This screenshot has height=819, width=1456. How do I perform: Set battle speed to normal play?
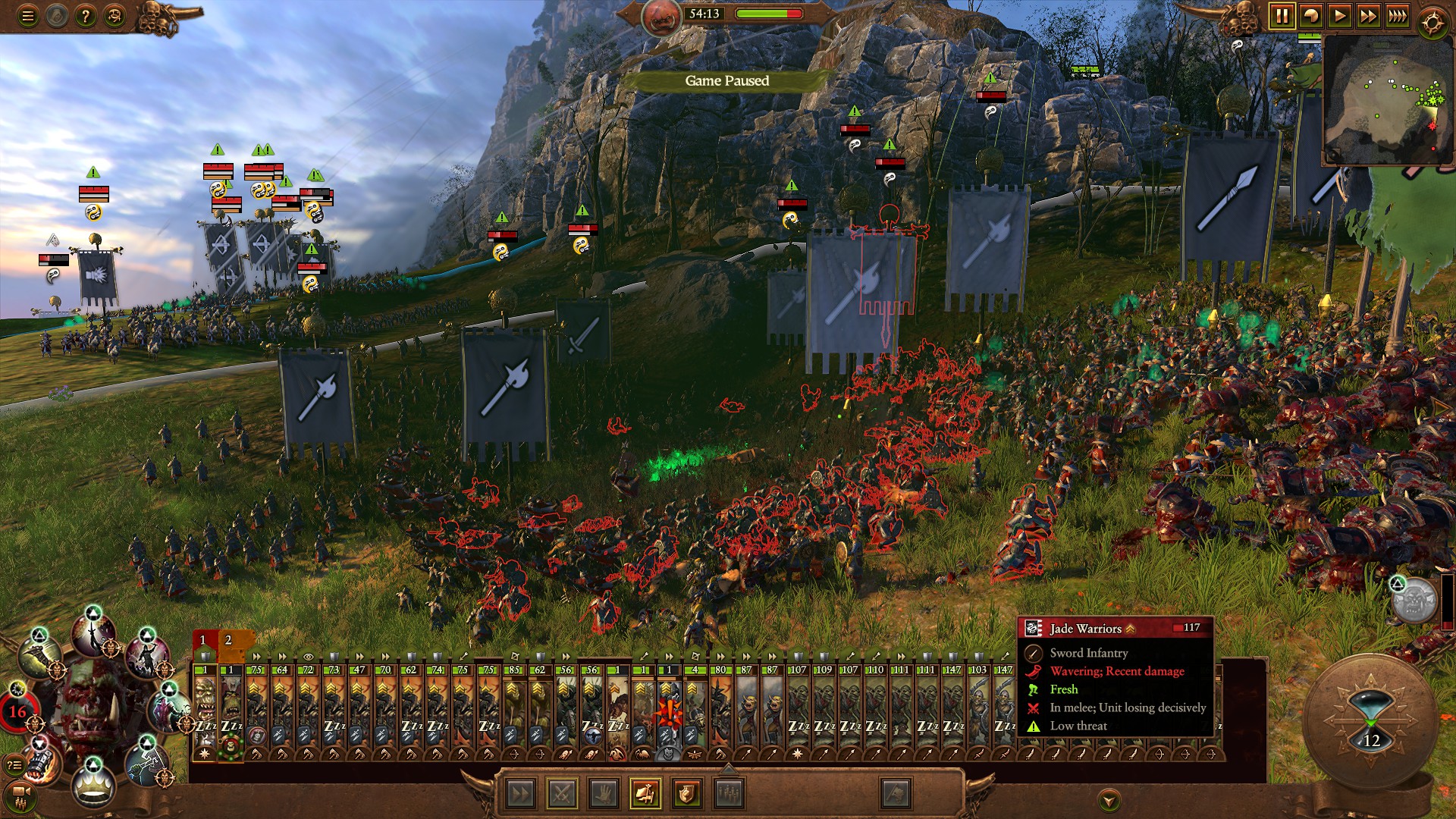pos(1340,16)
